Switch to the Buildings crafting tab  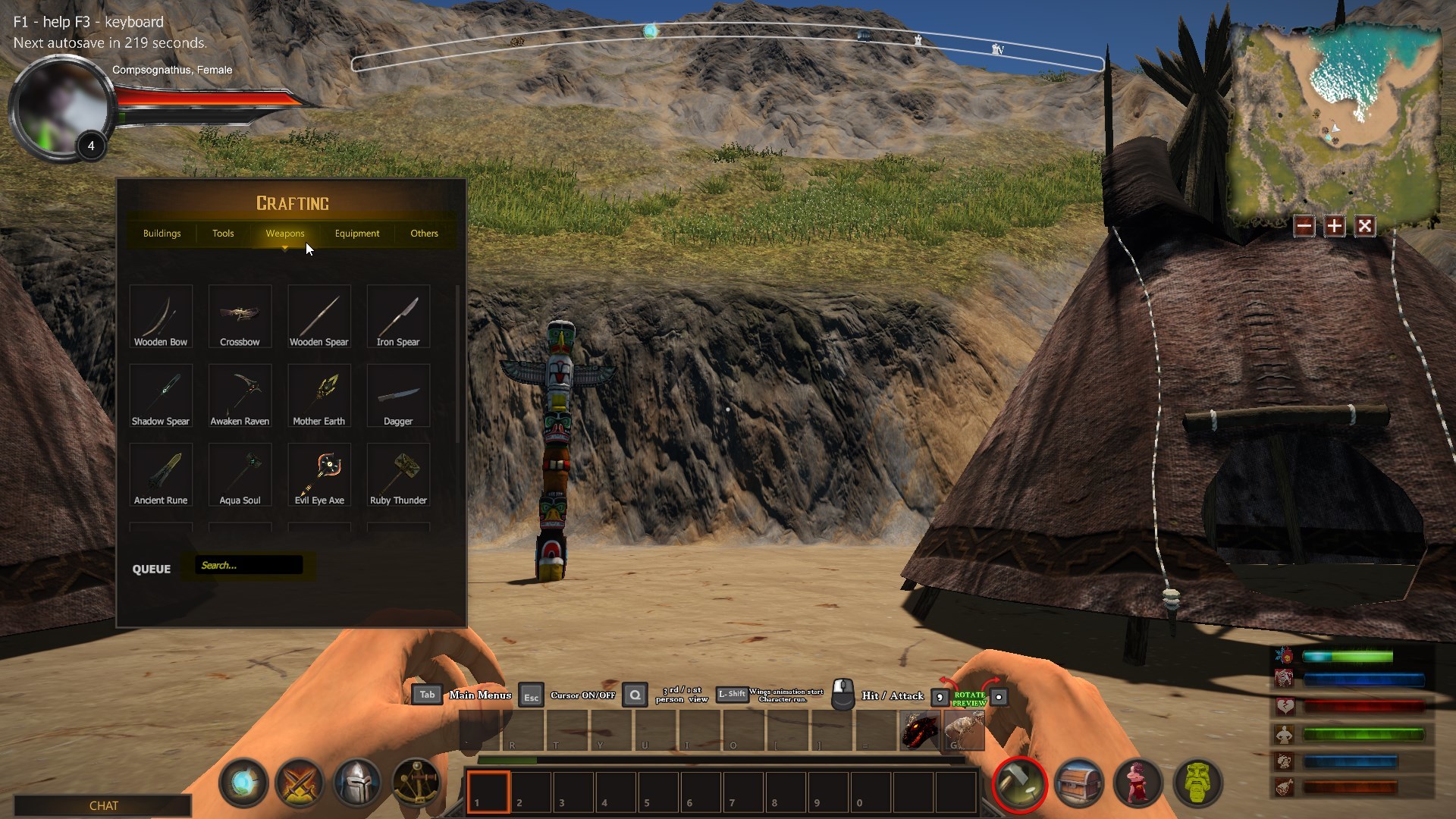tap(162, 234)
